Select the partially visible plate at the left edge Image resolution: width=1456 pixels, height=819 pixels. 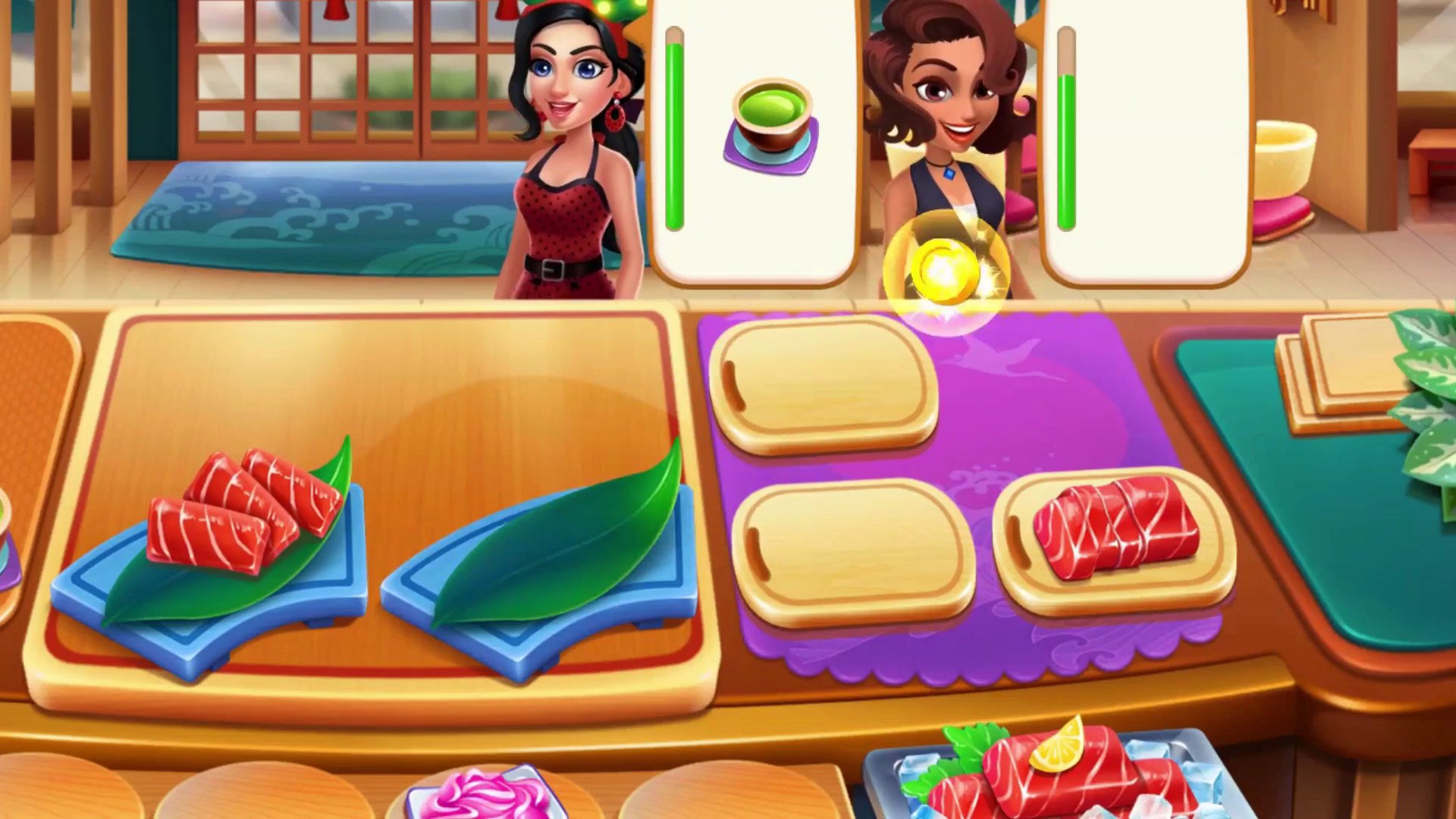point(8,531)
